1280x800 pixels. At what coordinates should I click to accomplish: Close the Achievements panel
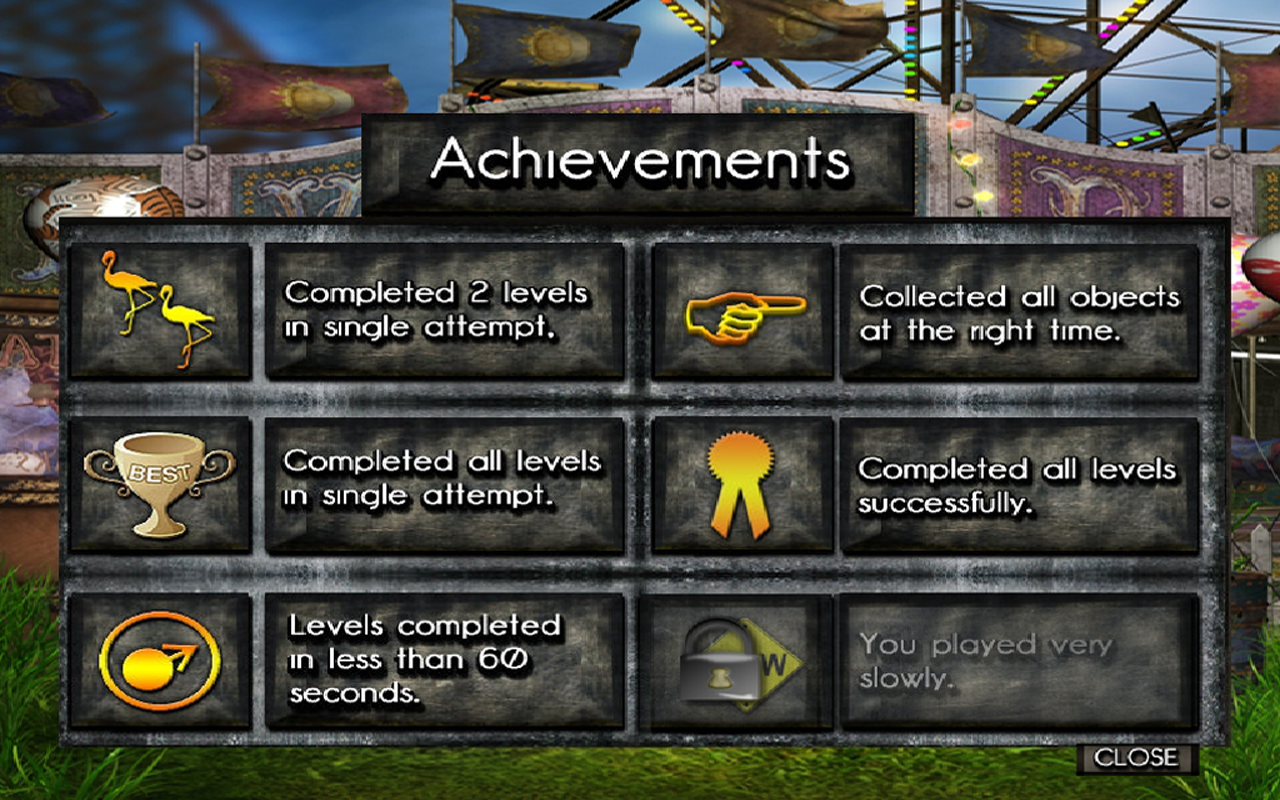pos(1136,758)
